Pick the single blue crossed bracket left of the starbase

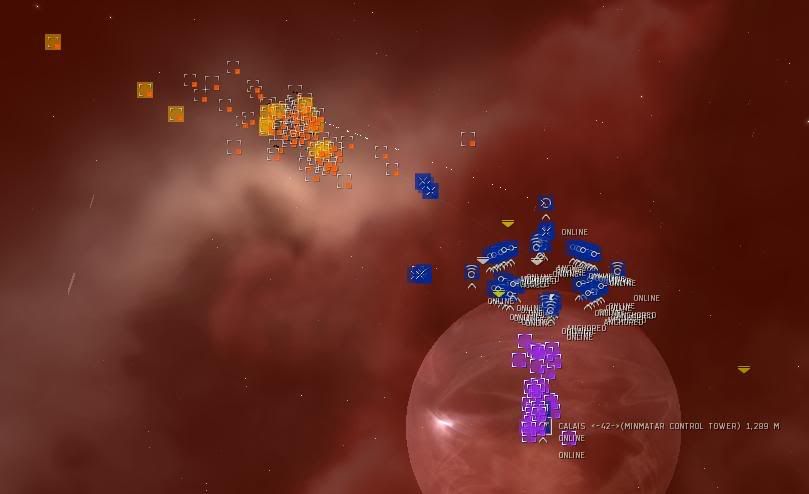pyautogui.click(x=420, y=273)
